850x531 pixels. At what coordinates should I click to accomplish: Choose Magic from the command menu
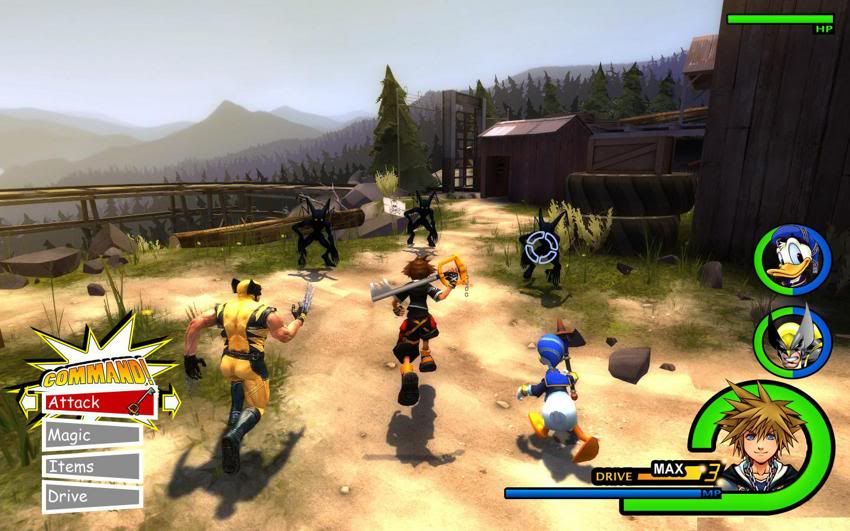click(x=91, y=435)
